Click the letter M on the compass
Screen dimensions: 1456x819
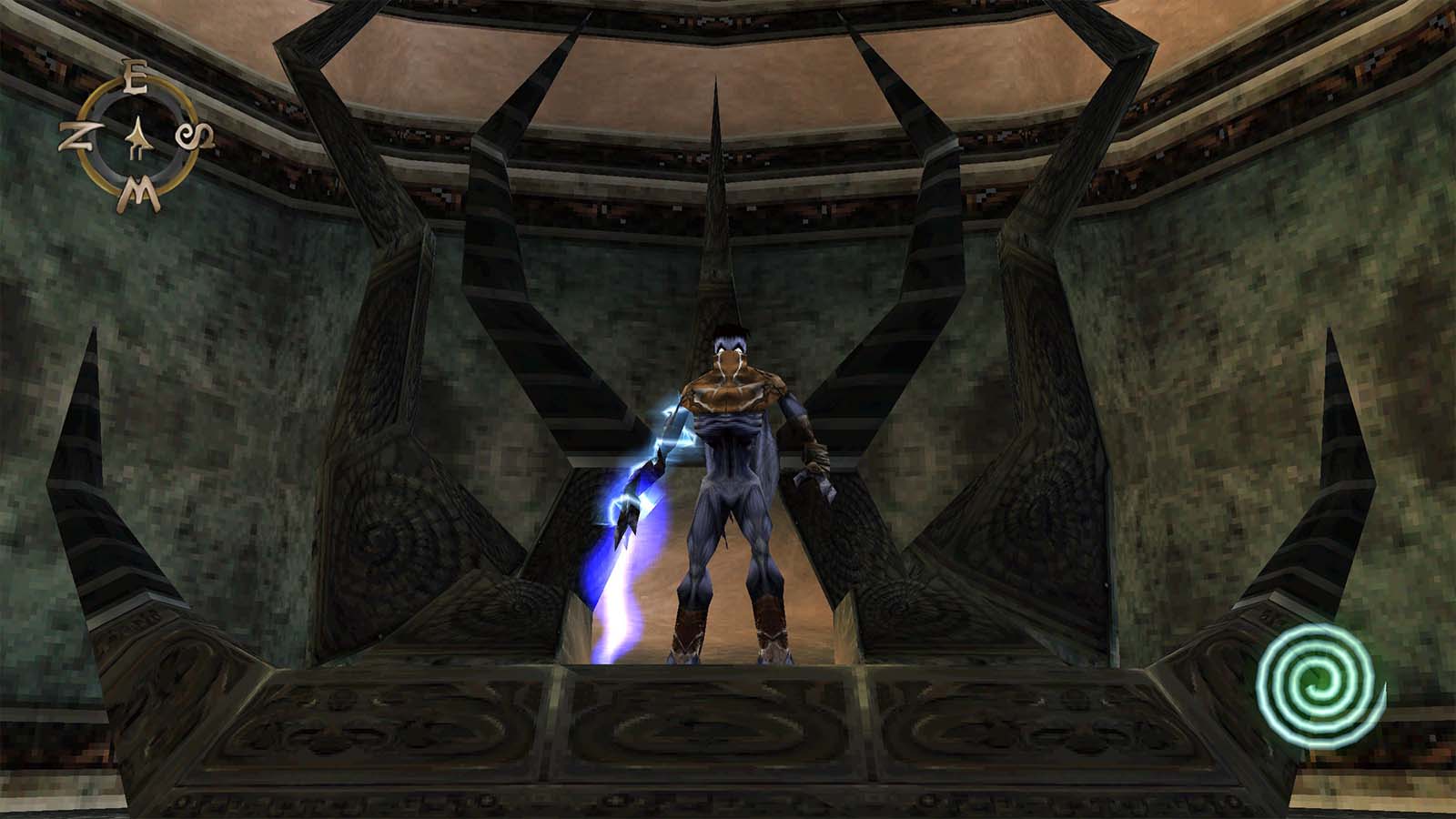pyautogui.click(x=138, y=194)
